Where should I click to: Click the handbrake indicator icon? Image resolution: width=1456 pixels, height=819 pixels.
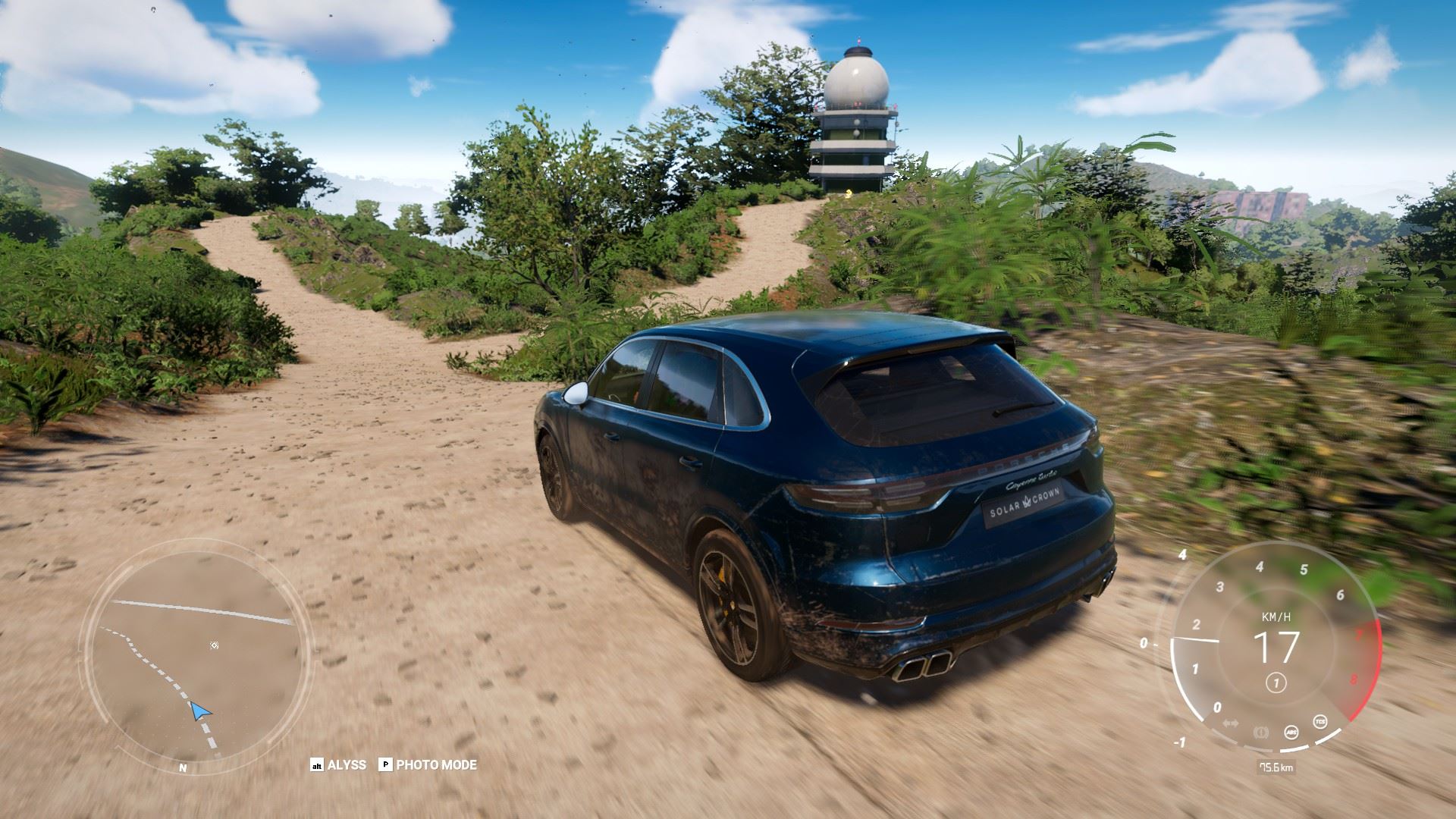[x=1262, y=732]
